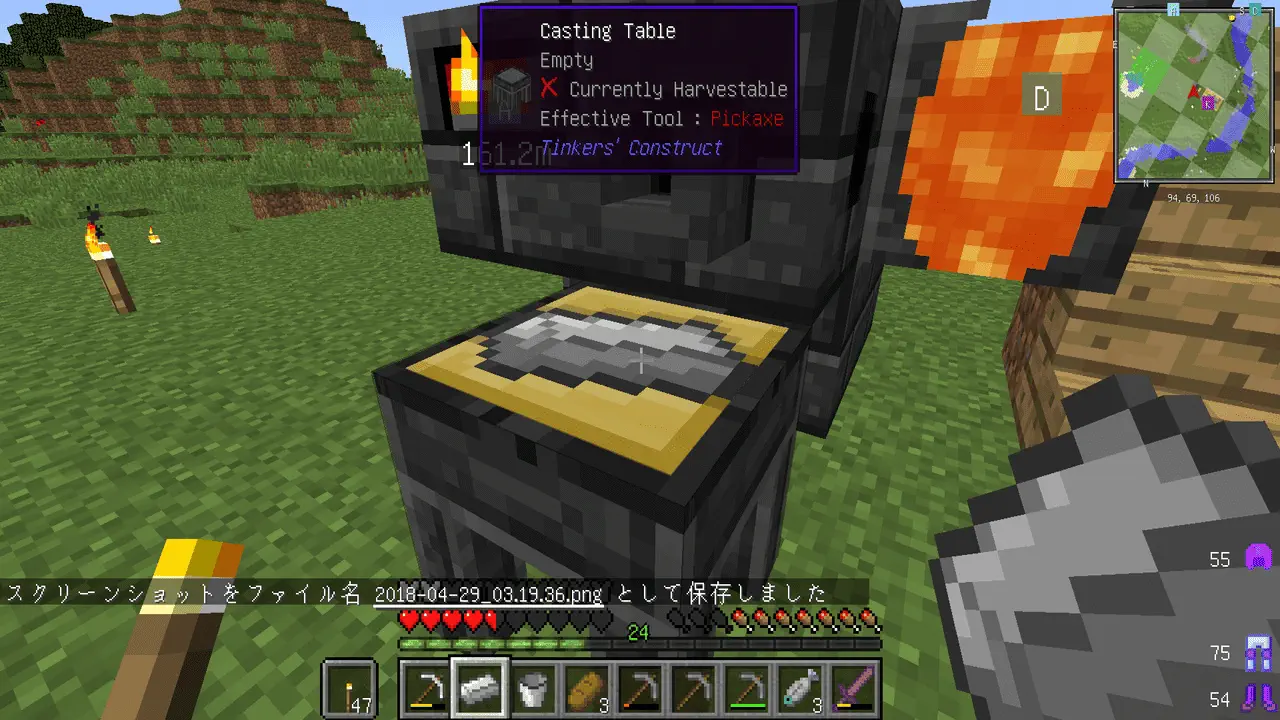1280x720 pixels.
Task: Click the offhand torch slot
Action: tap(350, 689)
